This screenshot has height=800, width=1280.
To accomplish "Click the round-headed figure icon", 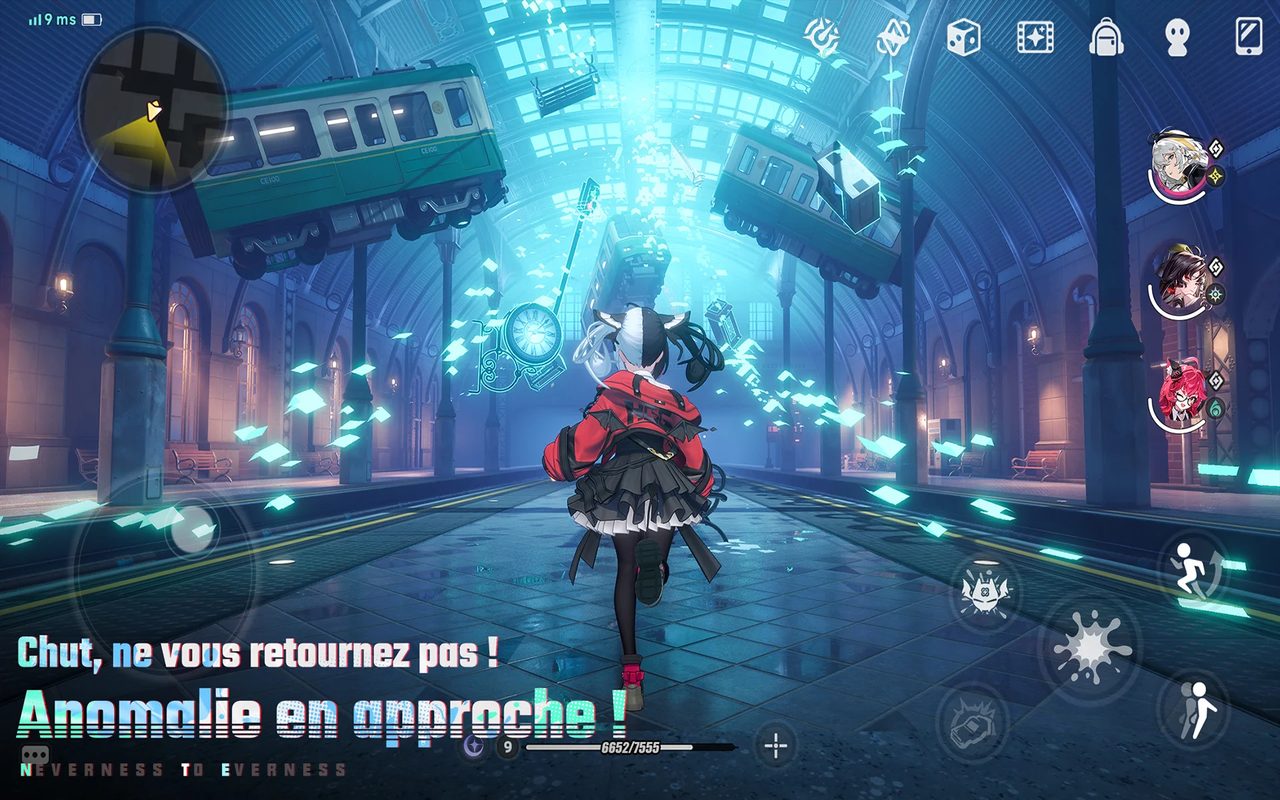I will 1177,38.
